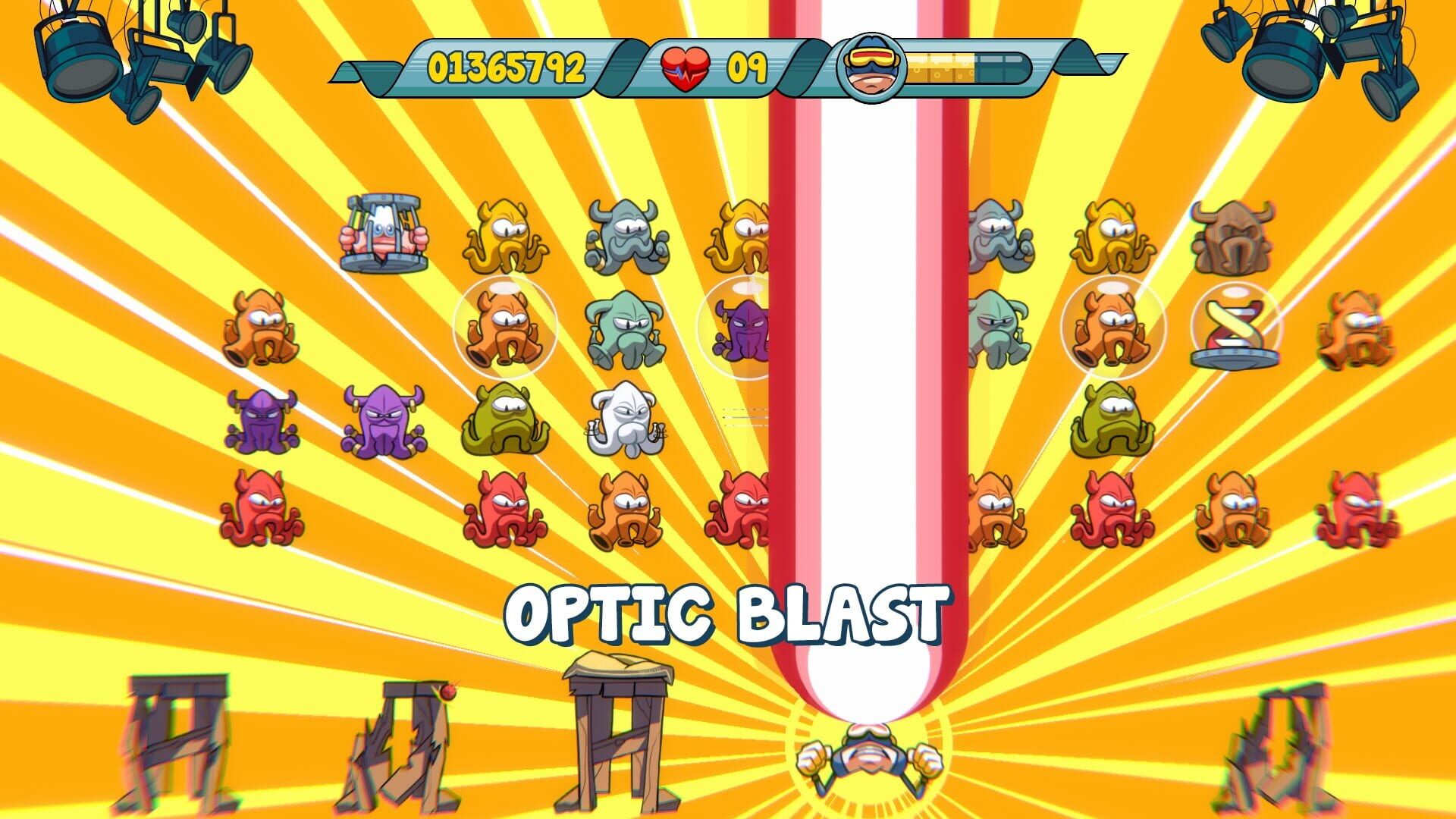Viewport: 1456px width, 819px height.
Task: Click the angry purple octopus with earrings
Action: 383,421
